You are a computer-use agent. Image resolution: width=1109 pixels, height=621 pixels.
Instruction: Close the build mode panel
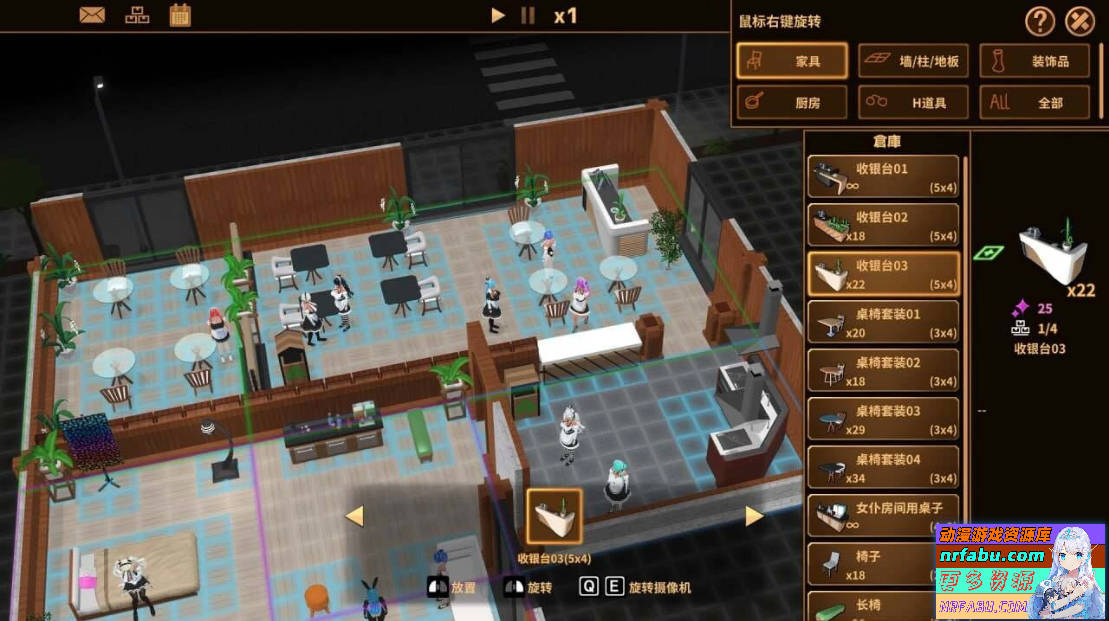coord(1080,20)
